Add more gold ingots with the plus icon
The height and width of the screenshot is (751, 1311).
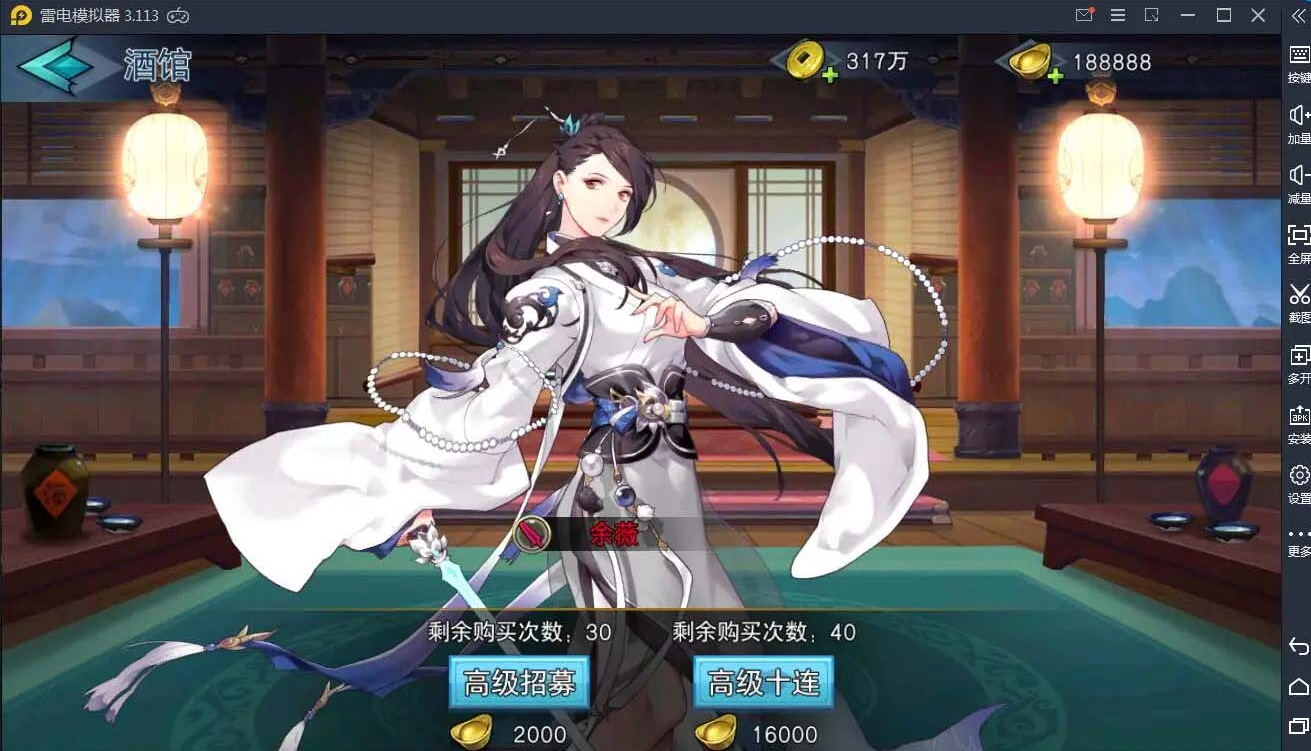pyautogui.click(x=1055, y=76)
